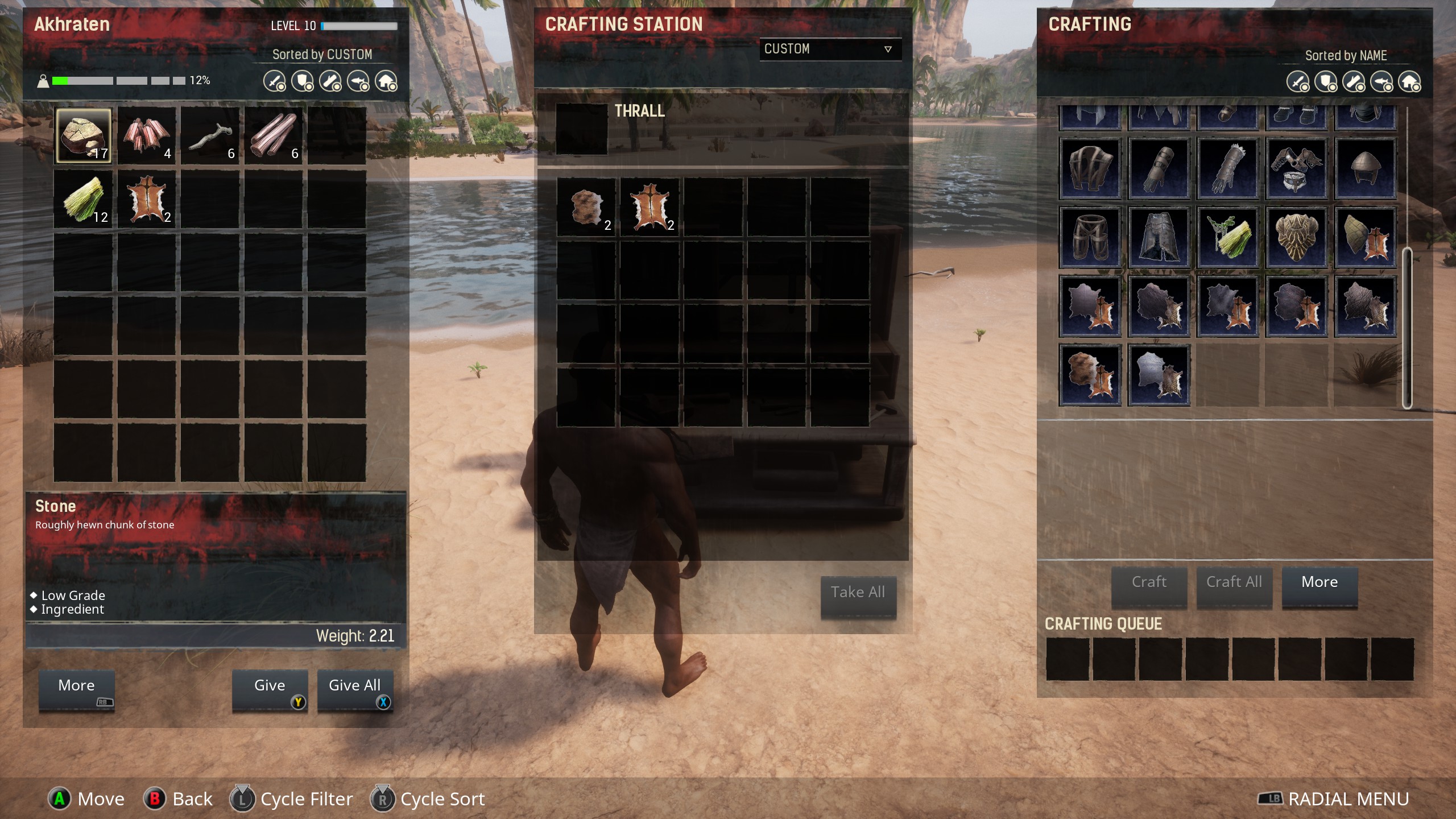
Task: Select the hide in player inventory
Action: 146,200
